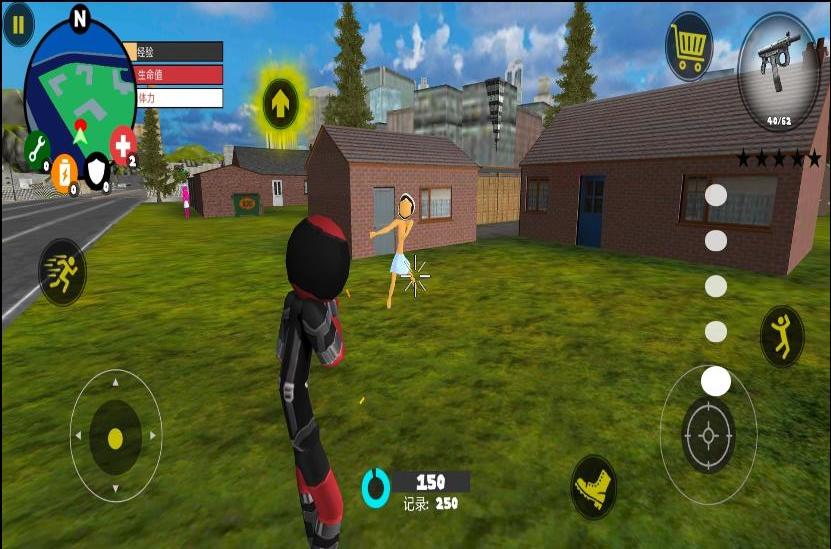Toggle sprint with the running man button
Viewport: 831px width, 549px height.
[62, 272]
